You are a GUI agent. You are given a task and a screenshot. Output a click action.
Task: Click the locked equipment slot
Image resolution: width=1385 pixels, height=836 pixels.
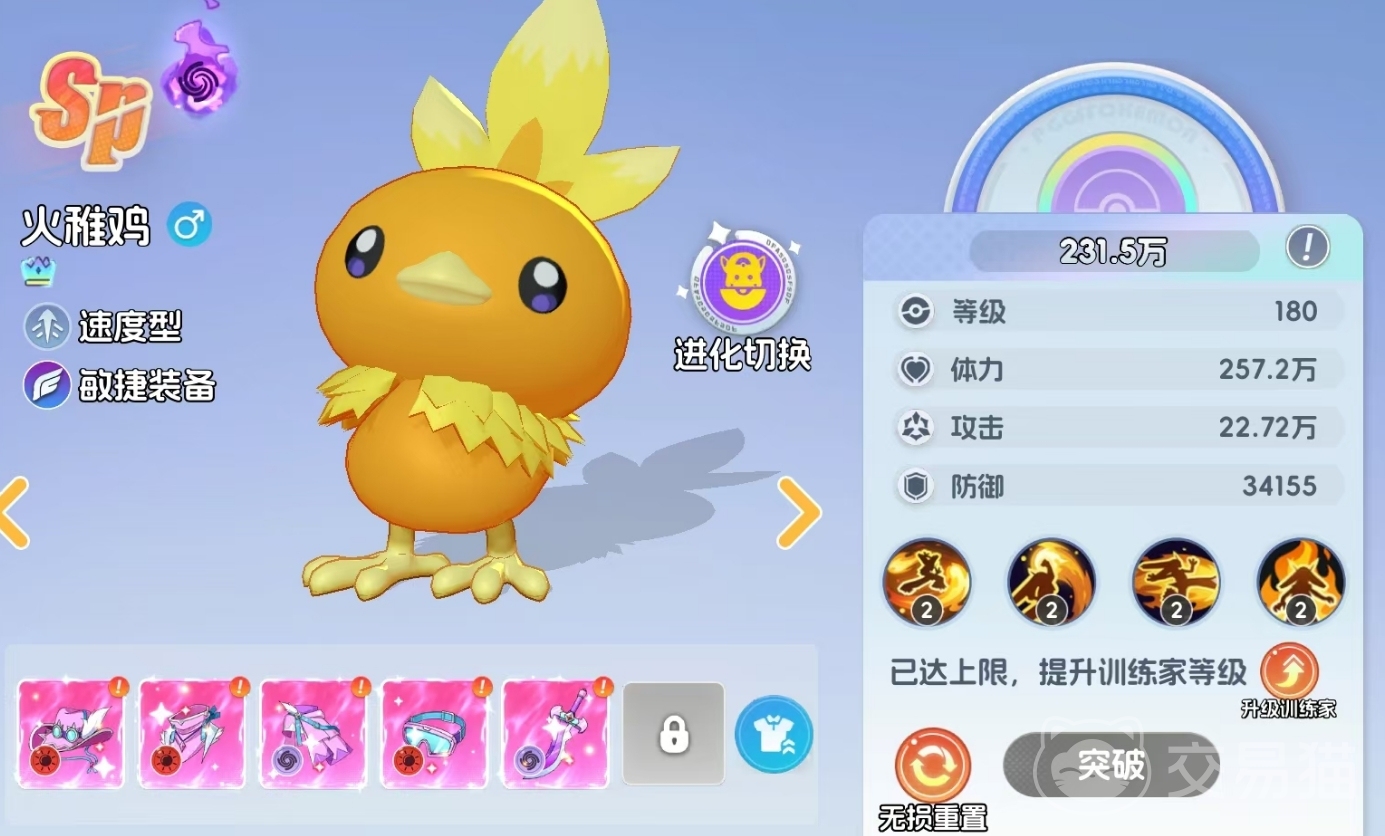(673, 733)
